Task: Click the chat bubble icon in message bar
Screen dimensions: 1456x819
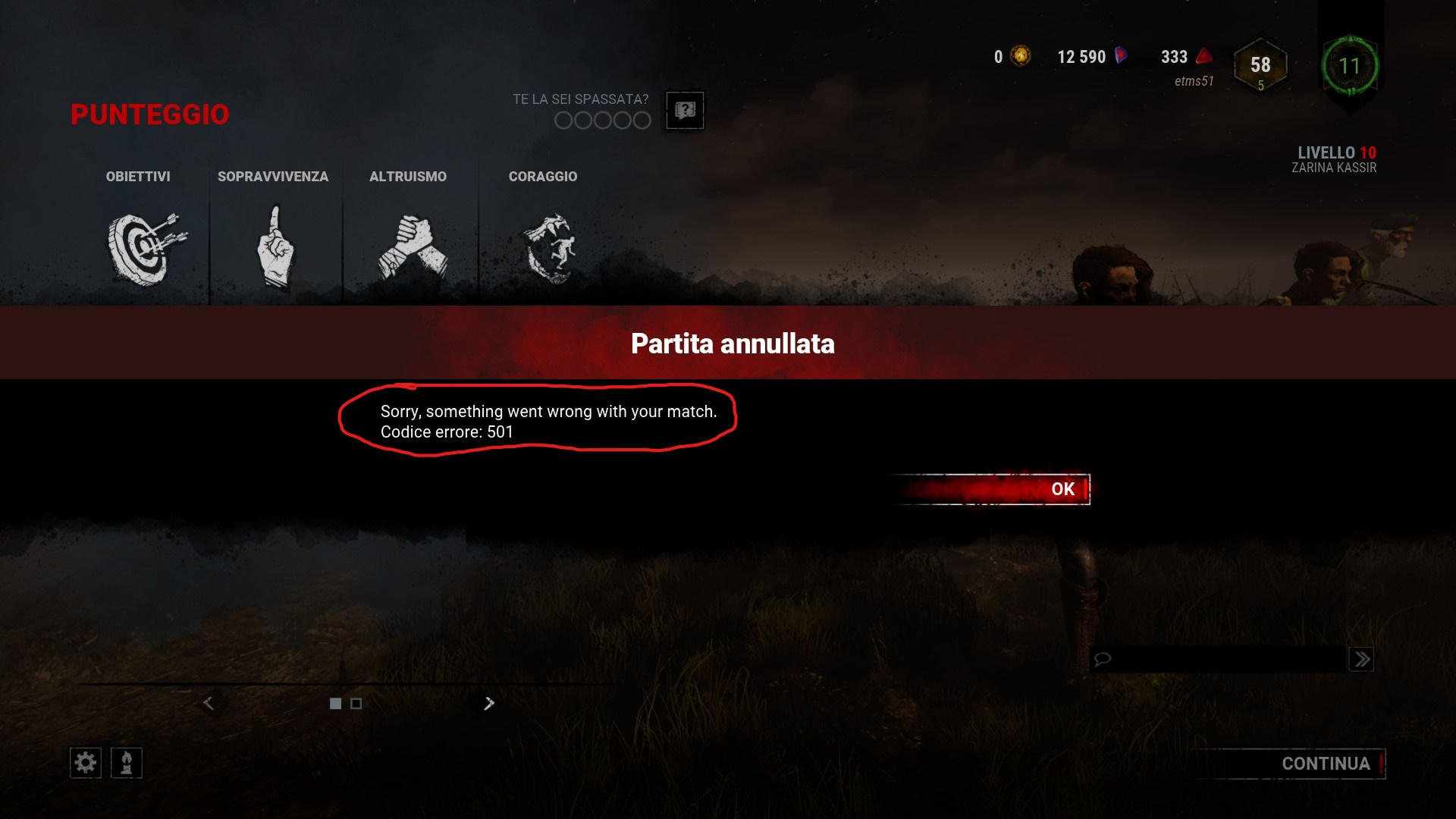Action: (1101, 658)
